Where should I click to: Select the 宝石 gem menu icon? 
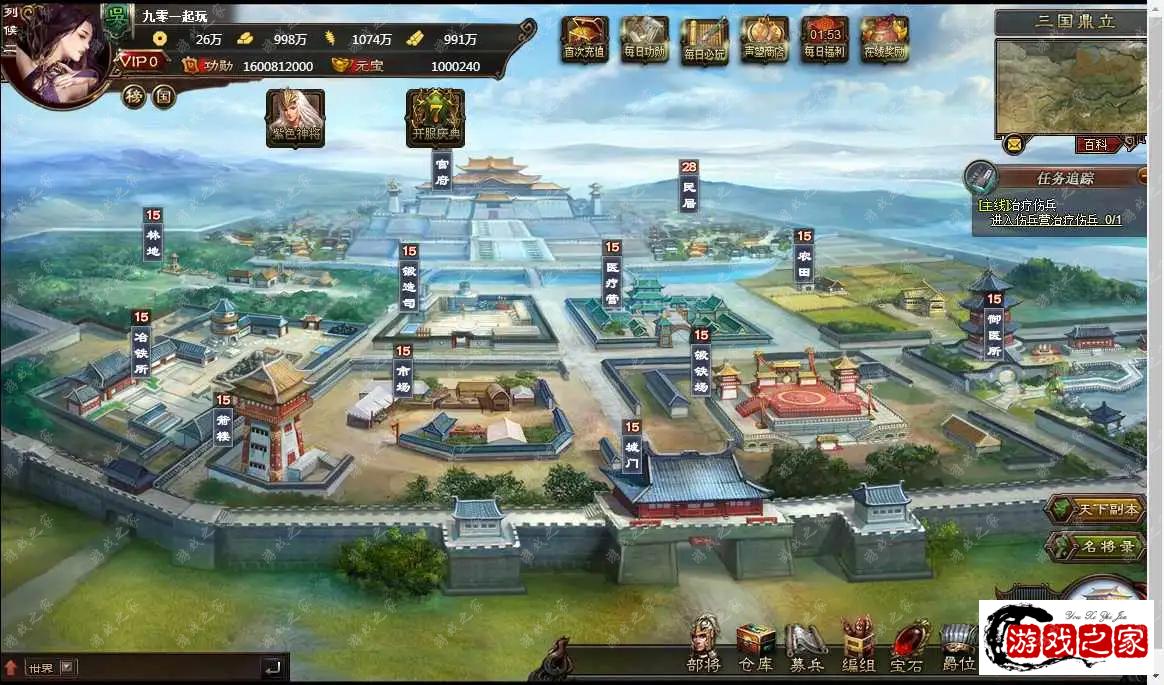[907, 645]
